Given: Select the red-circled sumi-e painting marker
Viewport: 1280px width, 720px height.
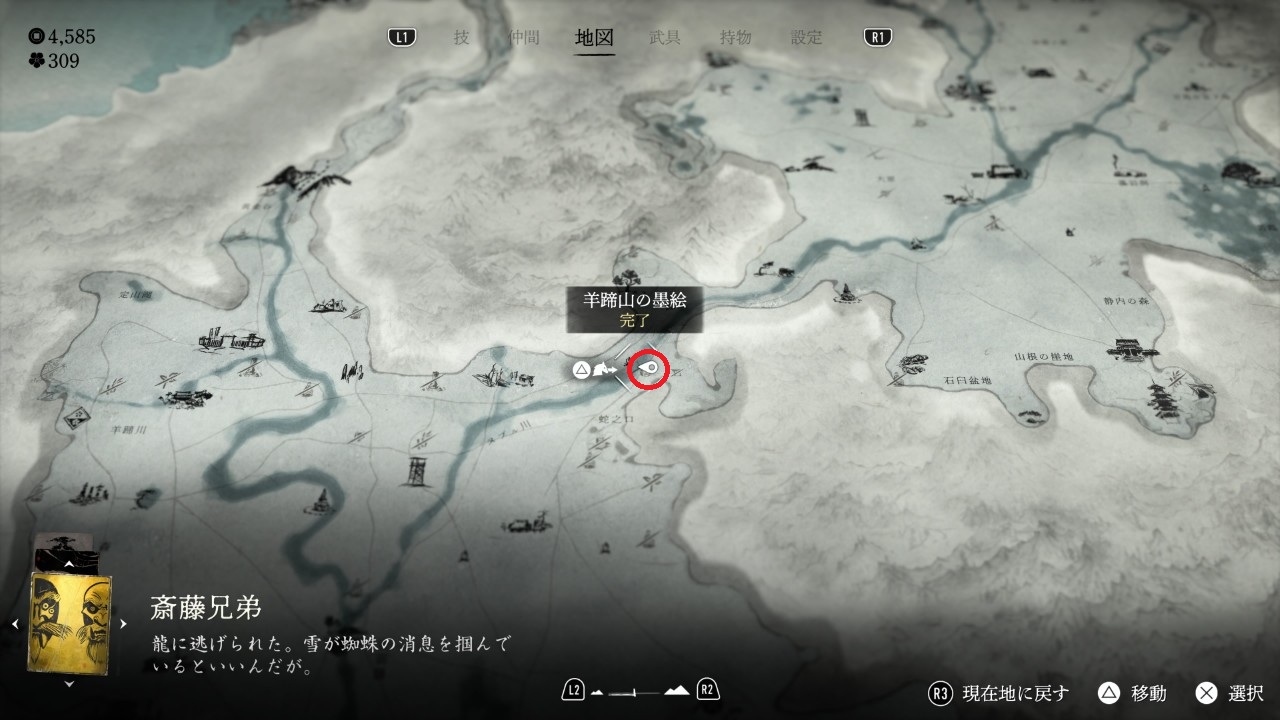Looking at the screenshot, I should 648,370.
